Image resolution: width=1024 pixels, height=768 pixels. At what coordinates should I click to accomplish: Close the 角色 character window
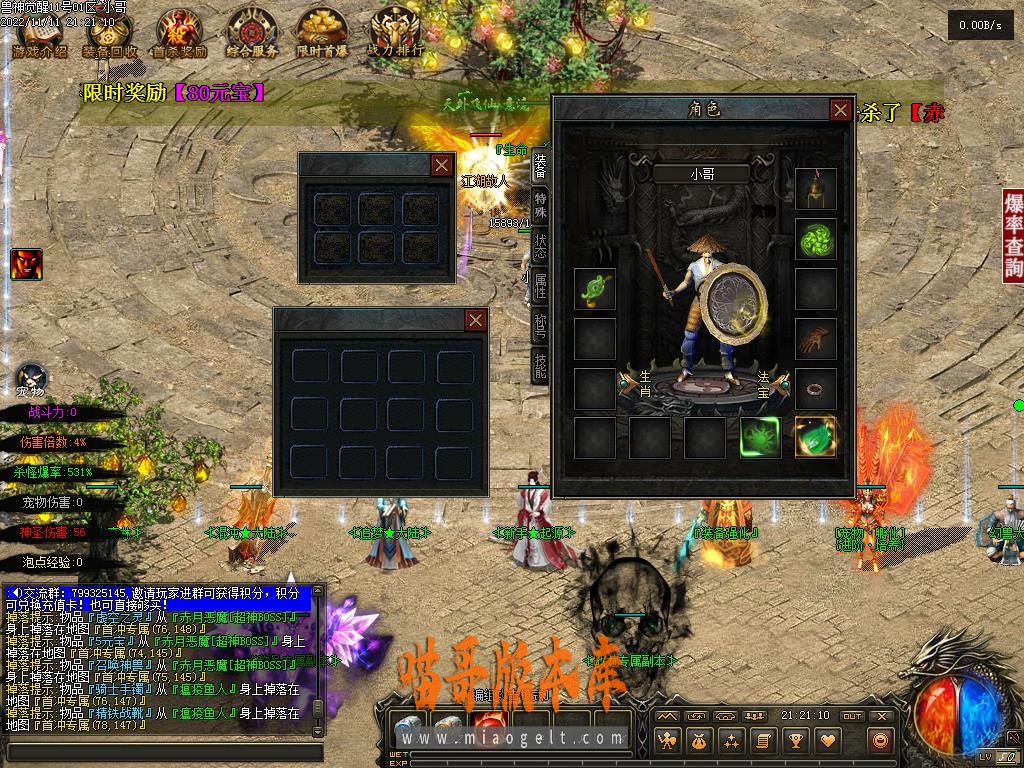coord(841,110)
